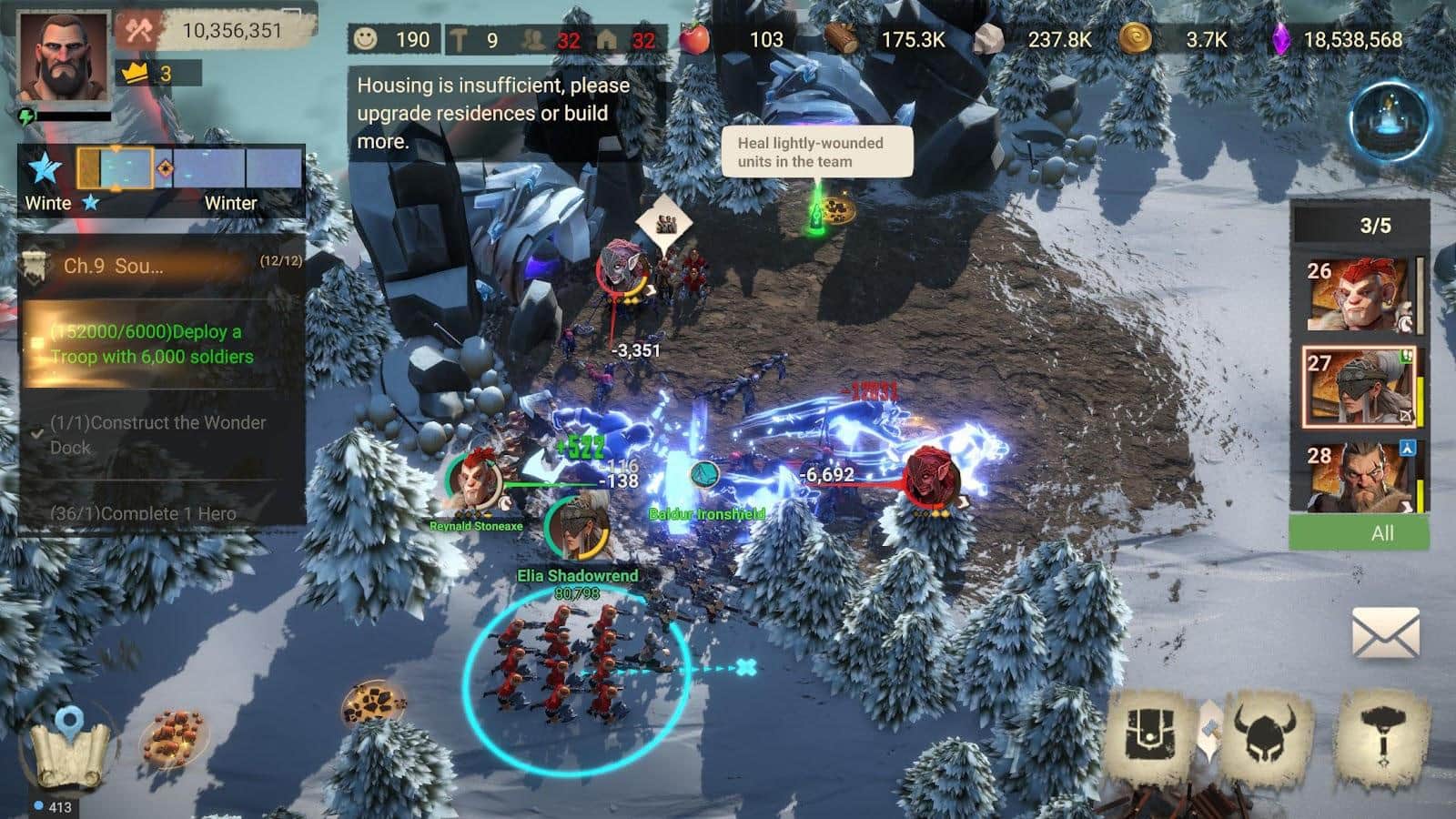Select the level 28 bearded hero troop
The width and height of the screenshot is (1456, 819).
click(1358, 477)
